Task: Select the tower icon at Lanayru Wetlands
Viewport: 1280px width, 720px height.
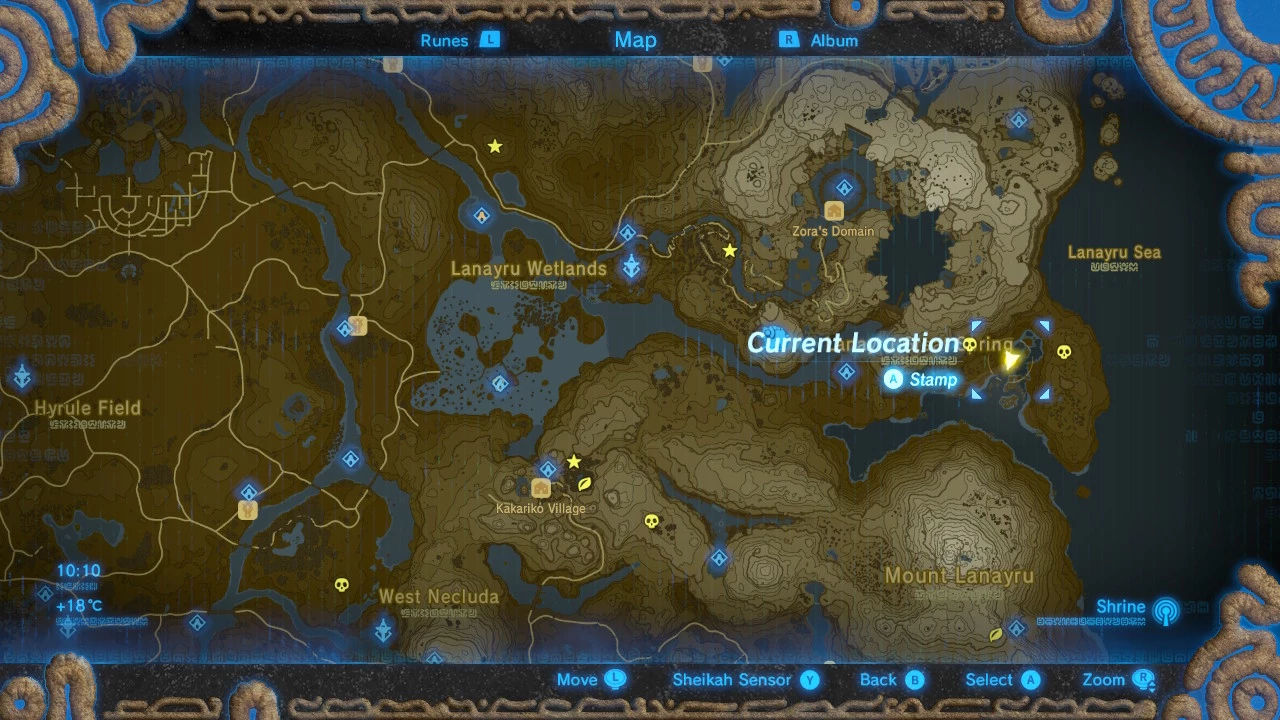Action: pos(632,267)
